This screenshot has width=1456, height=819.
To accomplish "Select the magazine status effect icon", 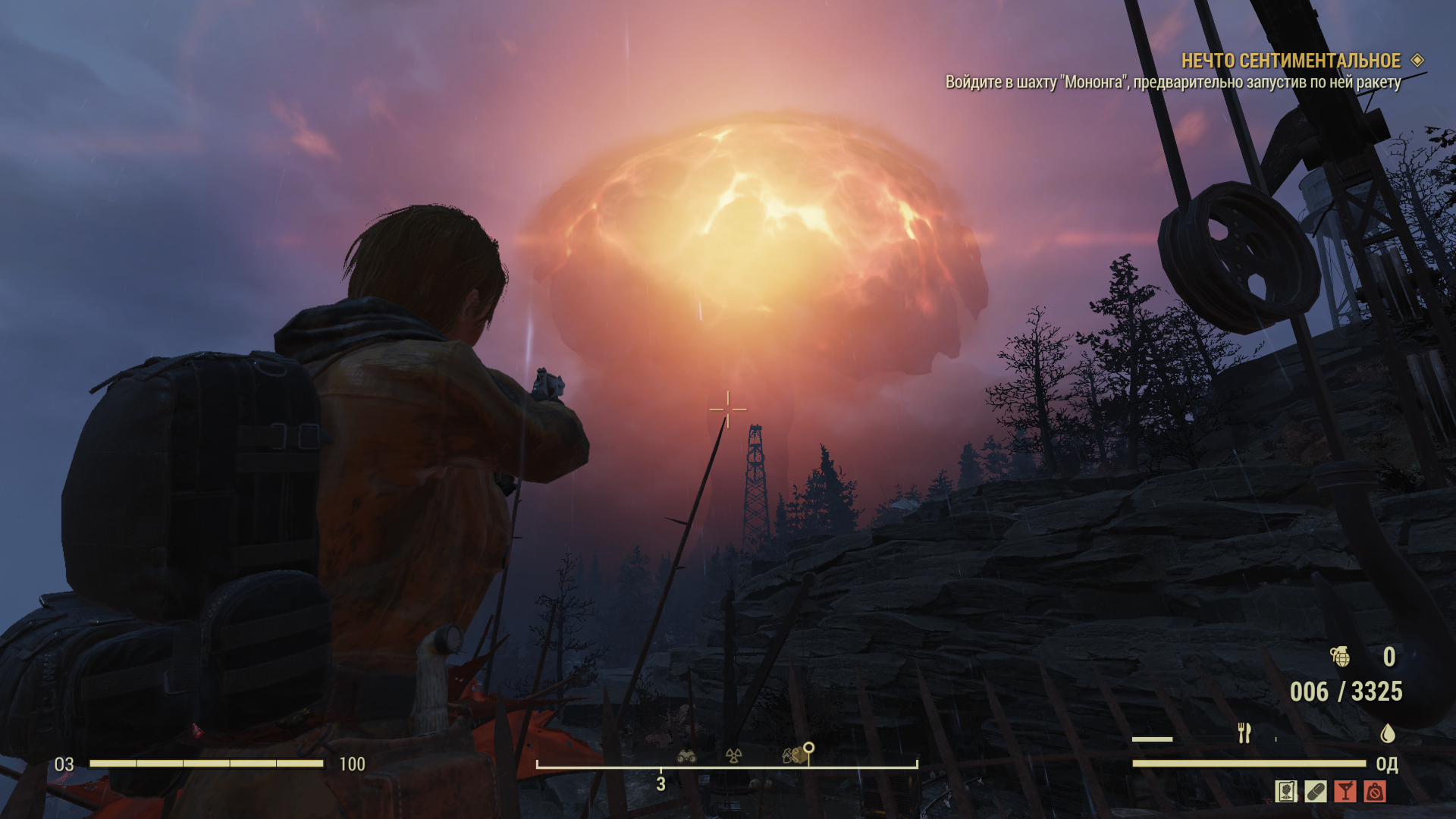I will 1286,792.
